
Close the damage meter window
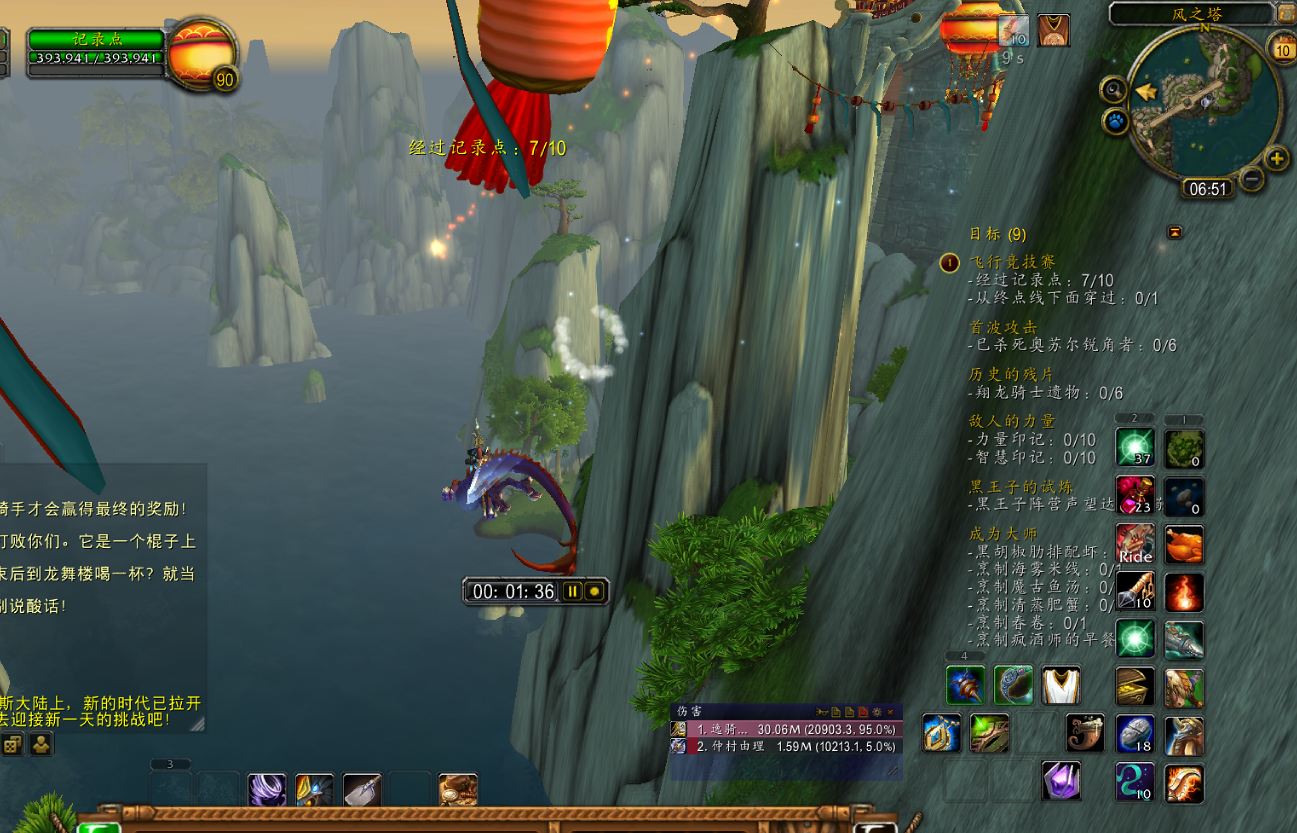(890, 711)
